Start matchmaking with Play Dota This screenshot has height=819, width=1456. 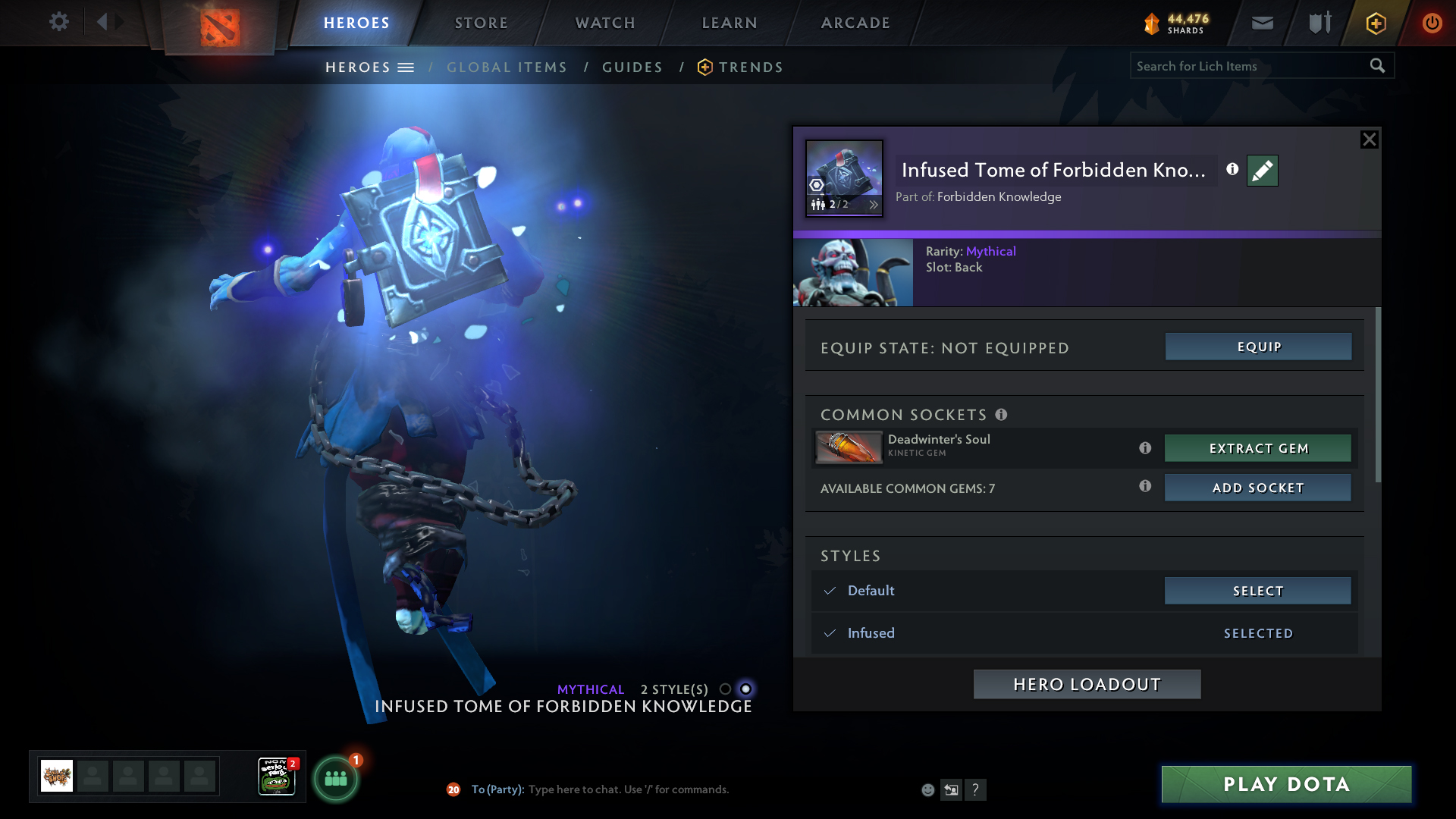click(x=1286, y=784)
